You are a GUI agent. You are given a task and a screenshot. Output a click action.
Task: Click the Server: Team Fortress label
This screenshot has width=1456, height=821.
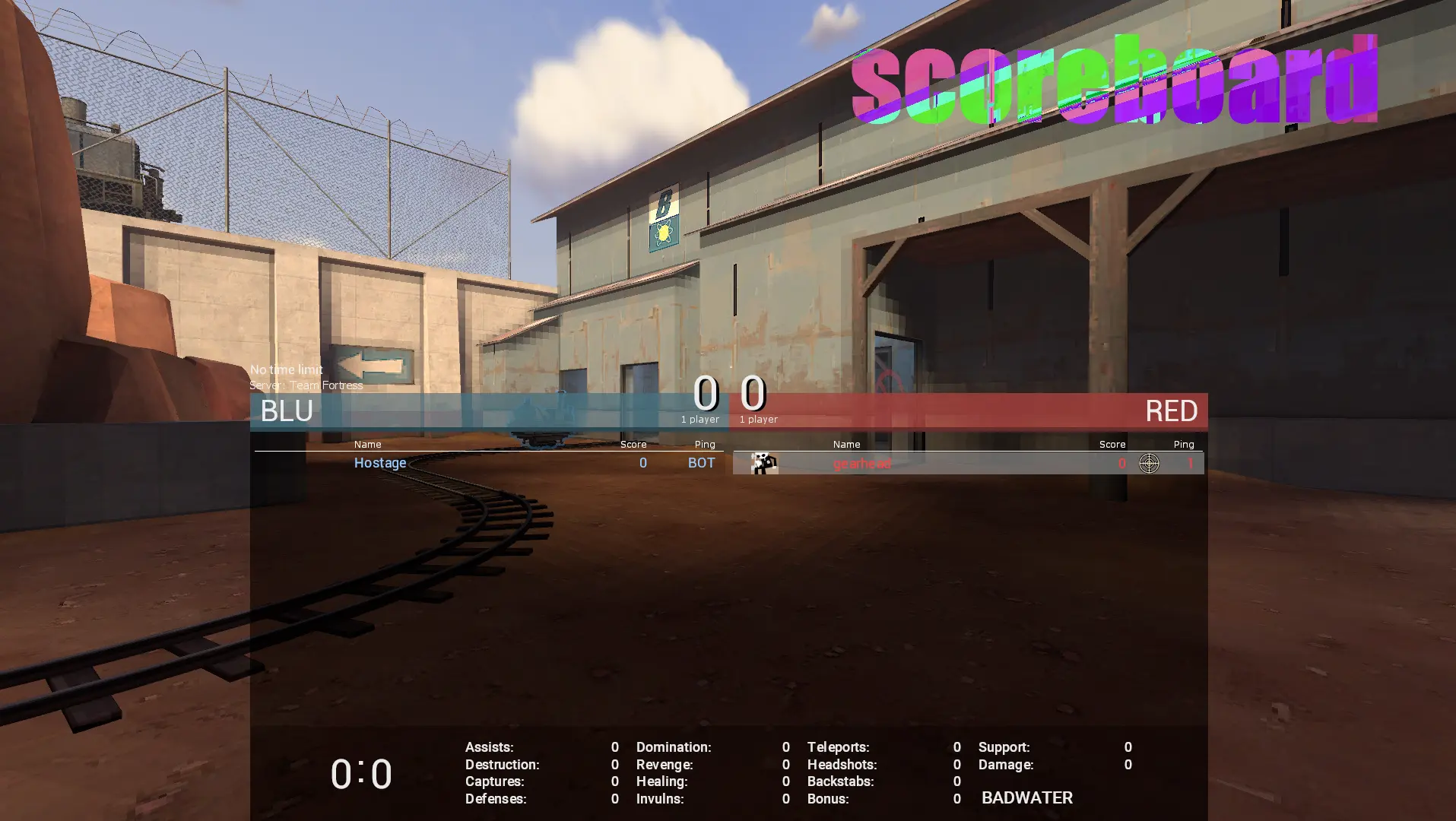pos(306,385)
